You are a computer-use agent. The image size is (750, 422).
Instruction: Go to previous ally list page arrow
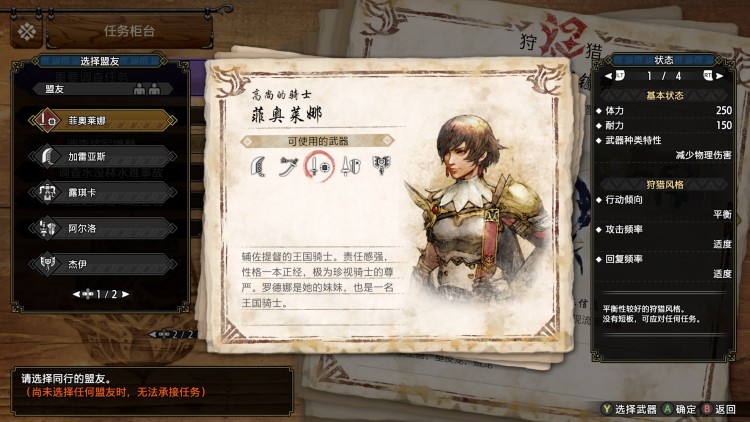[x=76, y=294]
